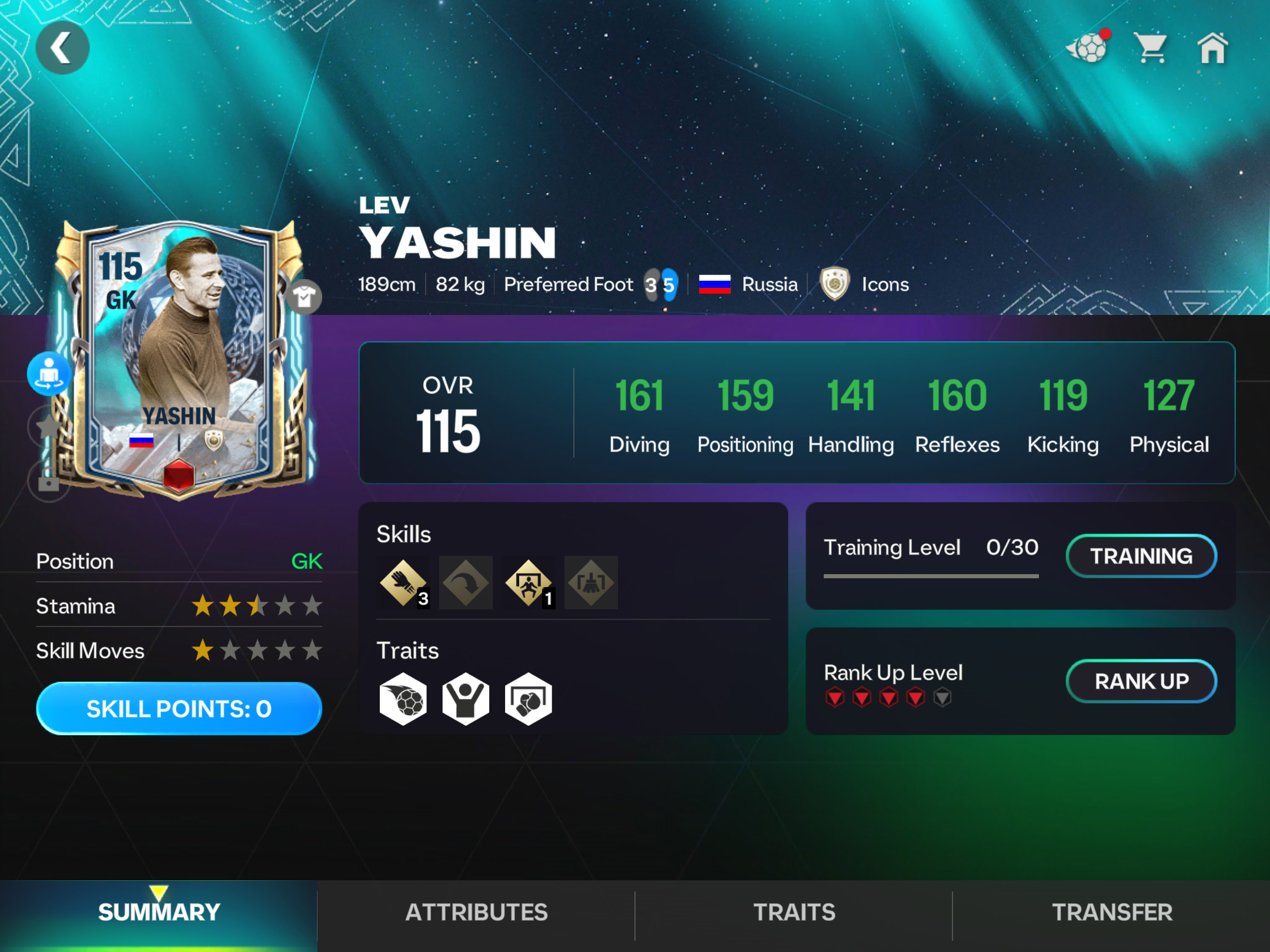Select the goalkeeper-in-goal skill icon level 1
The width and height of the screenshot is (1270, 952).
[x=529, y=583]
